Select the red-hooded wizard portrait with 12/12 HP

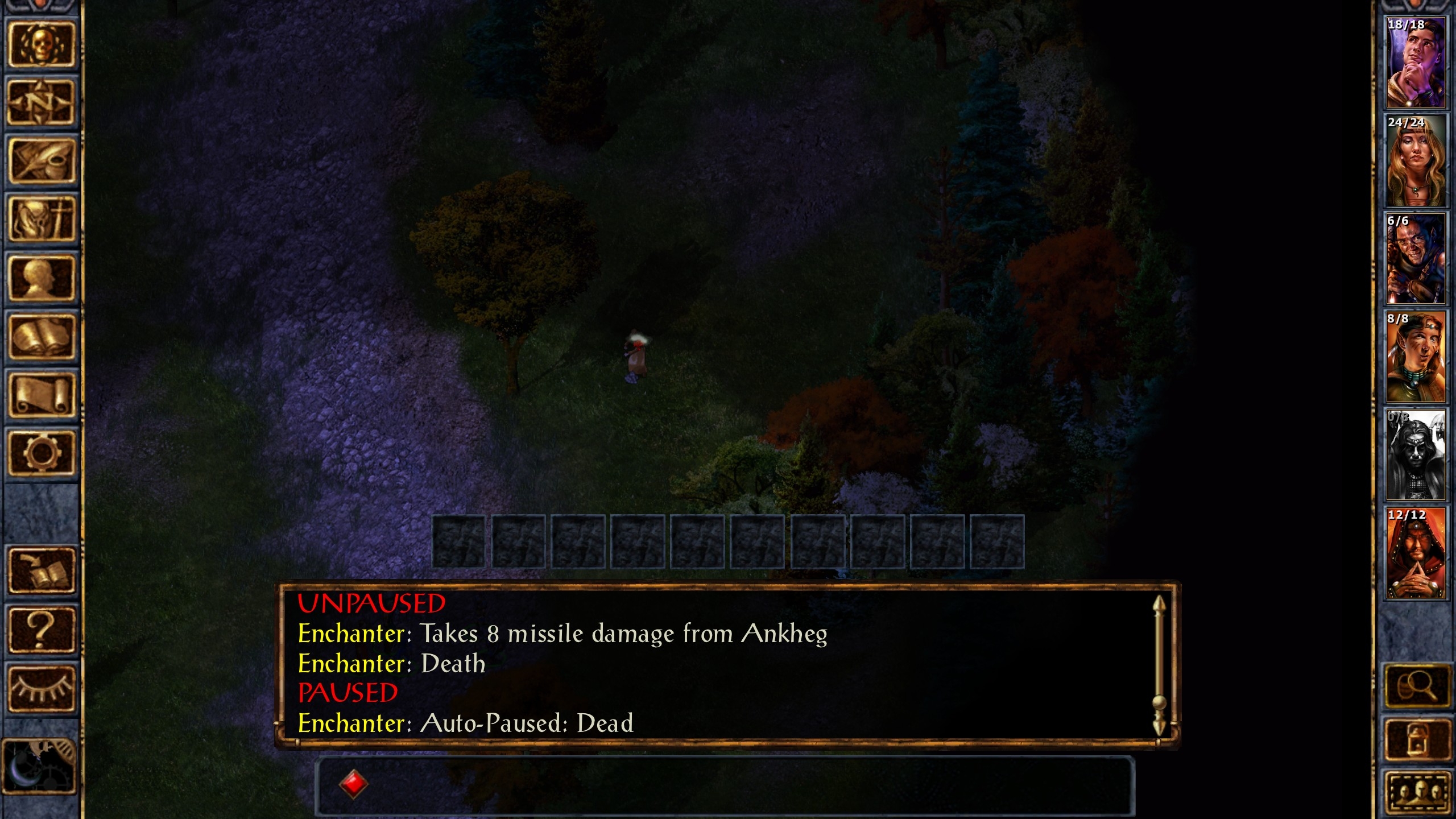click(x=1415, y=553)
